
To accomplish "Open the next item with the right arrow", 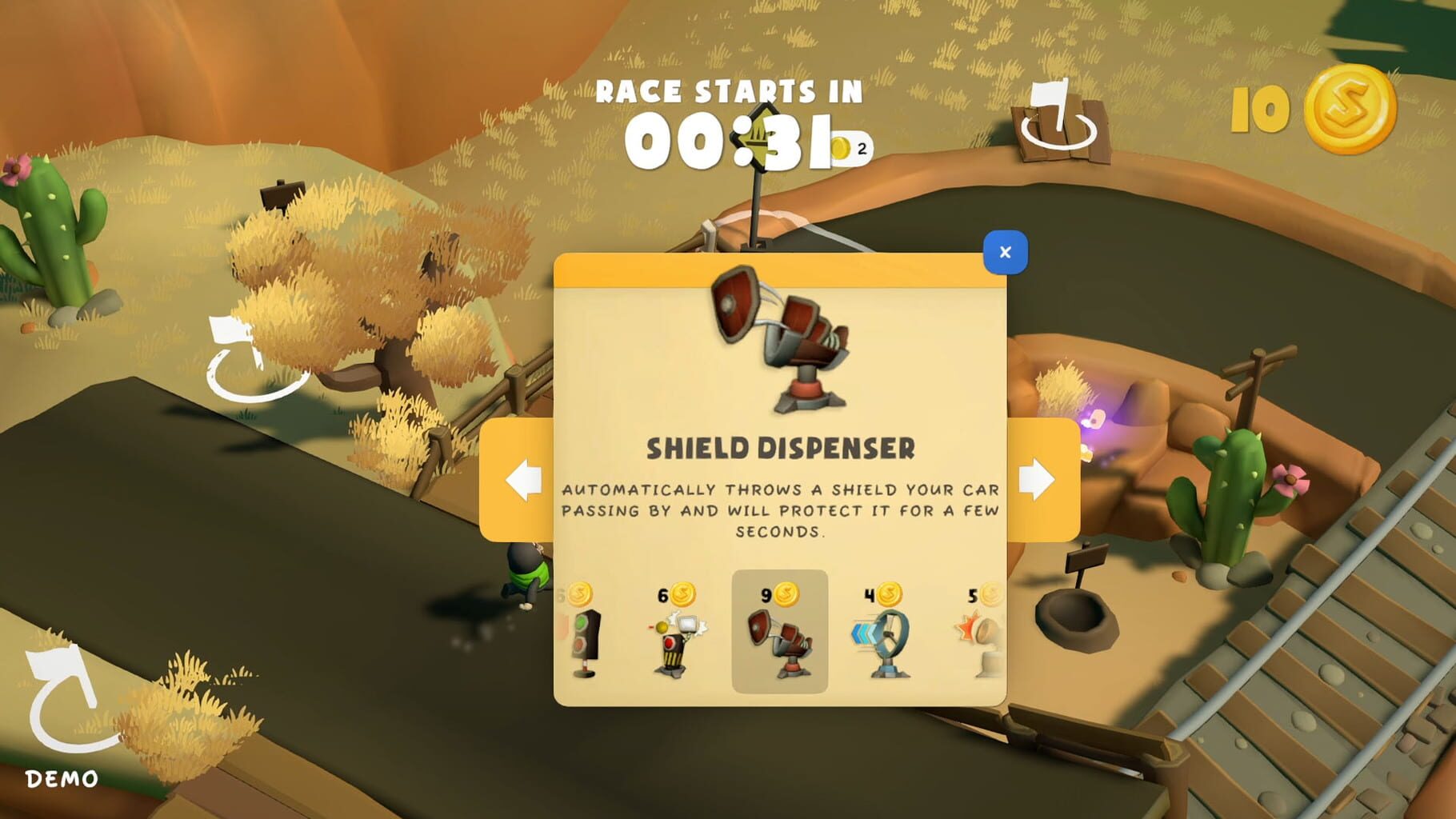I will (1038, 480).
